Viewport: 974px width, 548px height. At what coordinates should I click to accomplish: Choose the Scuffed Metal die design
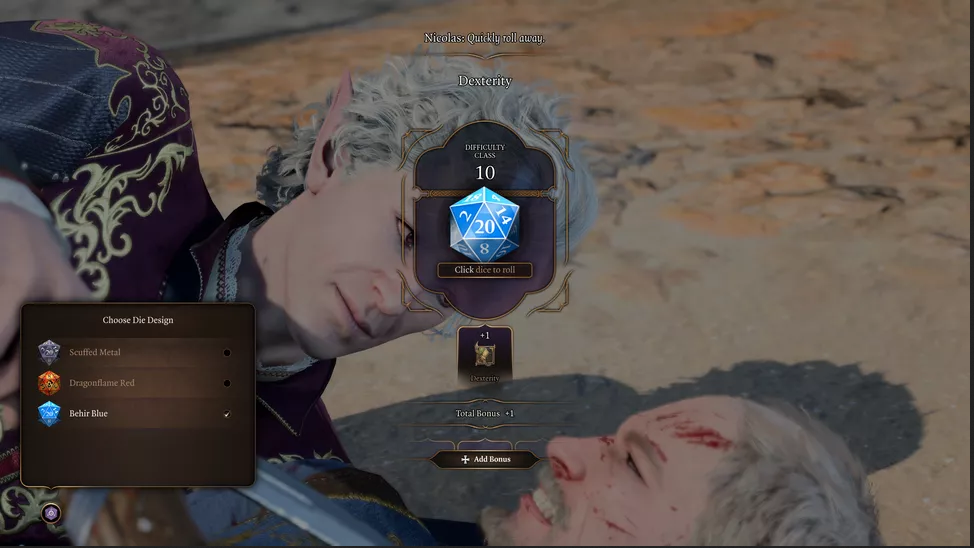137,352
